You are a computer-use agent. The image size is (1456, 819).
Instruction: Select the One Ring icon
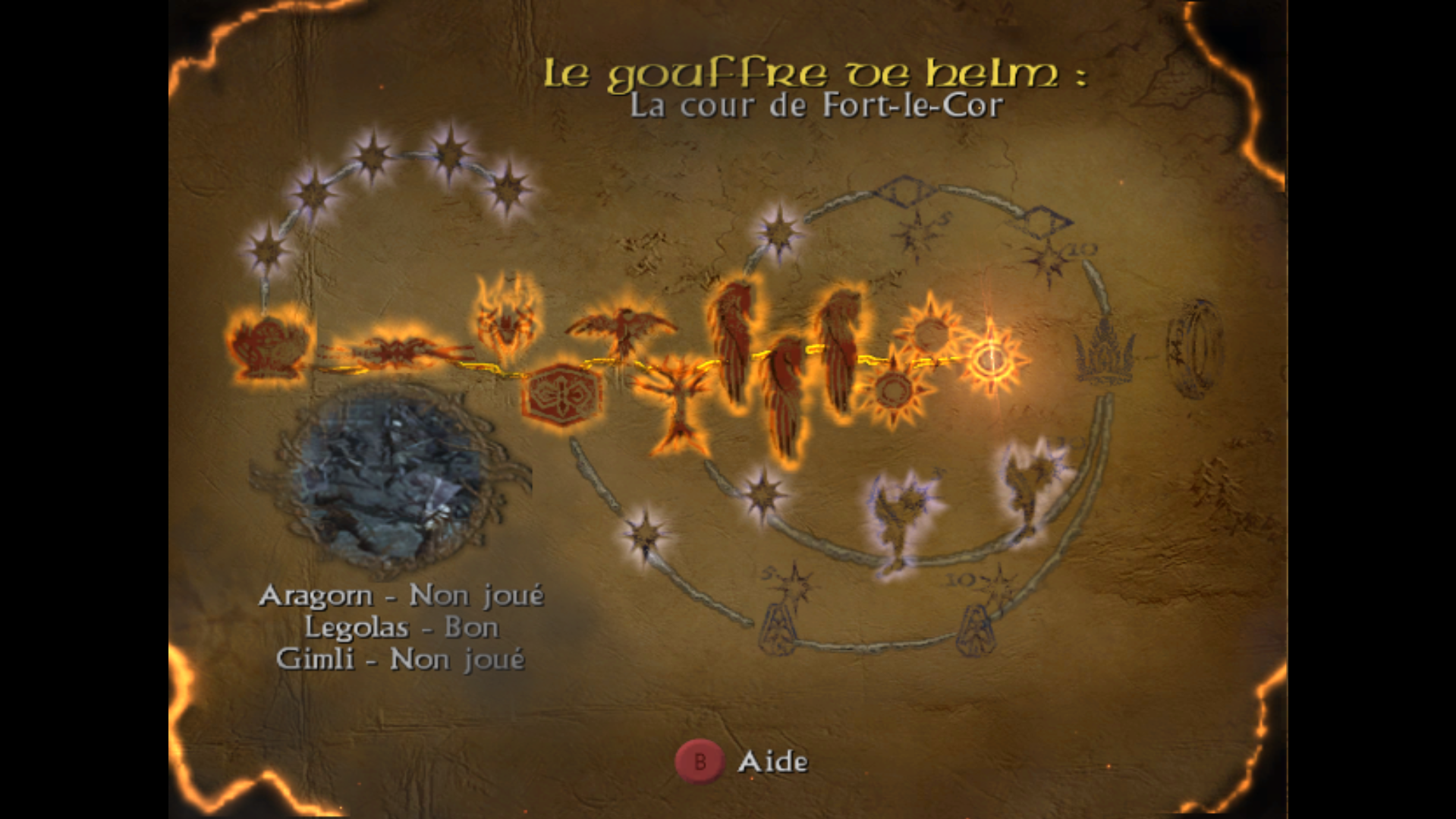[x=1194, y=349]
